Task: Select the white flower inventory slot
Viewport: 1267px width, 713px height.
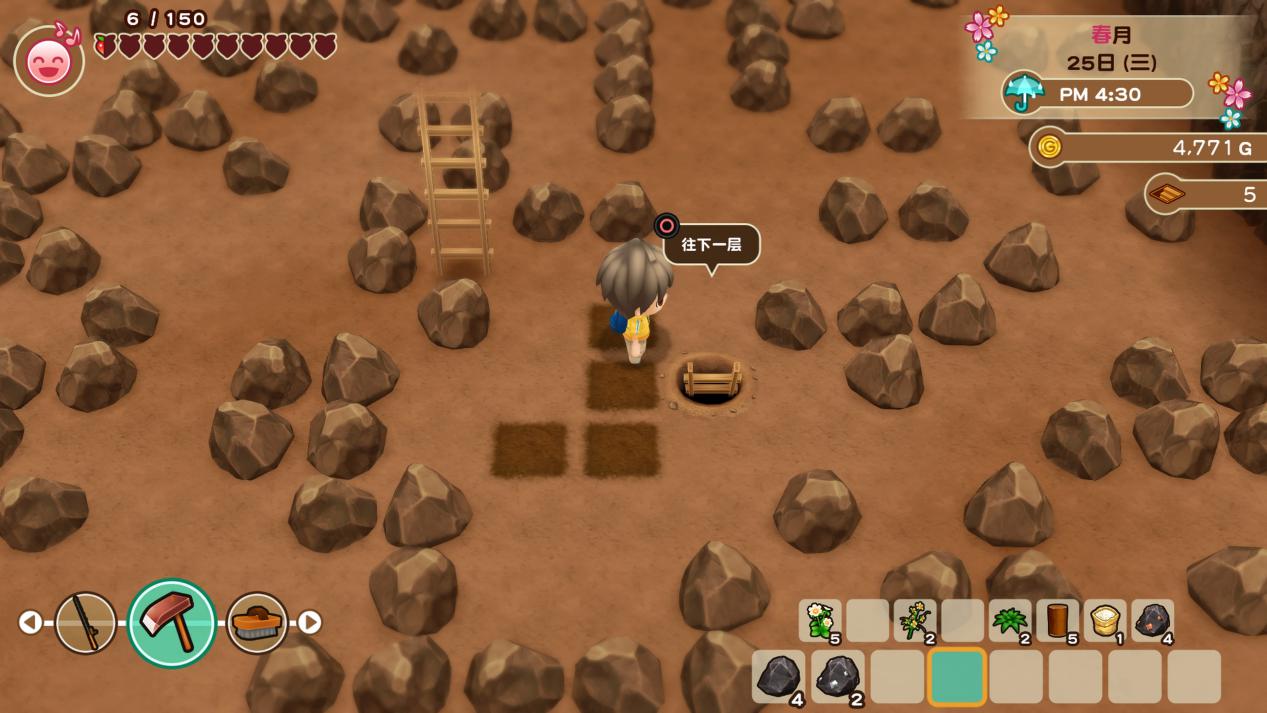Action: pos(819,620)
